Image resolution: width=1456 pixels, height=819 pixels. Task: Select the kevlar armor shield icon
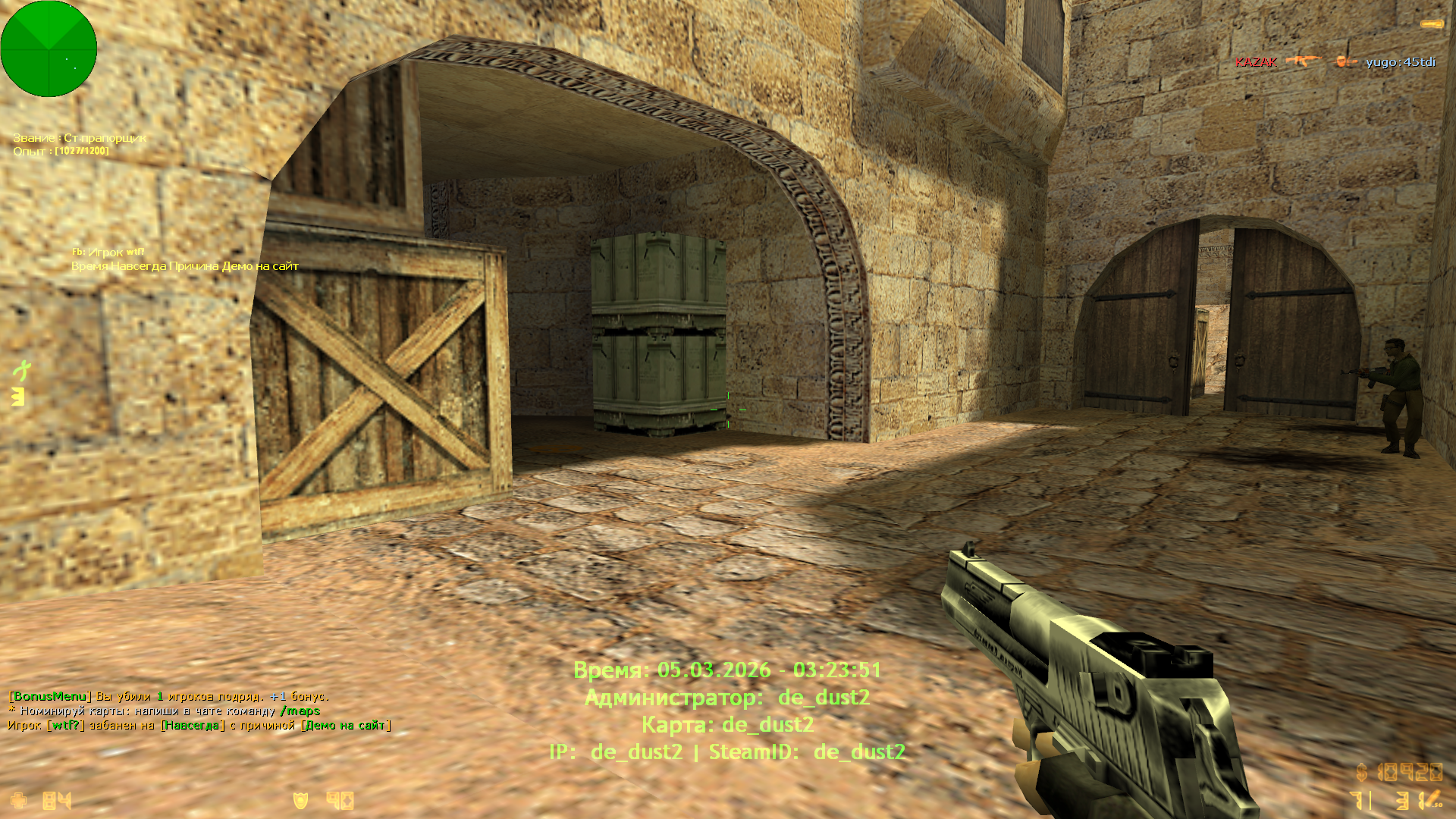click(300, 801)
